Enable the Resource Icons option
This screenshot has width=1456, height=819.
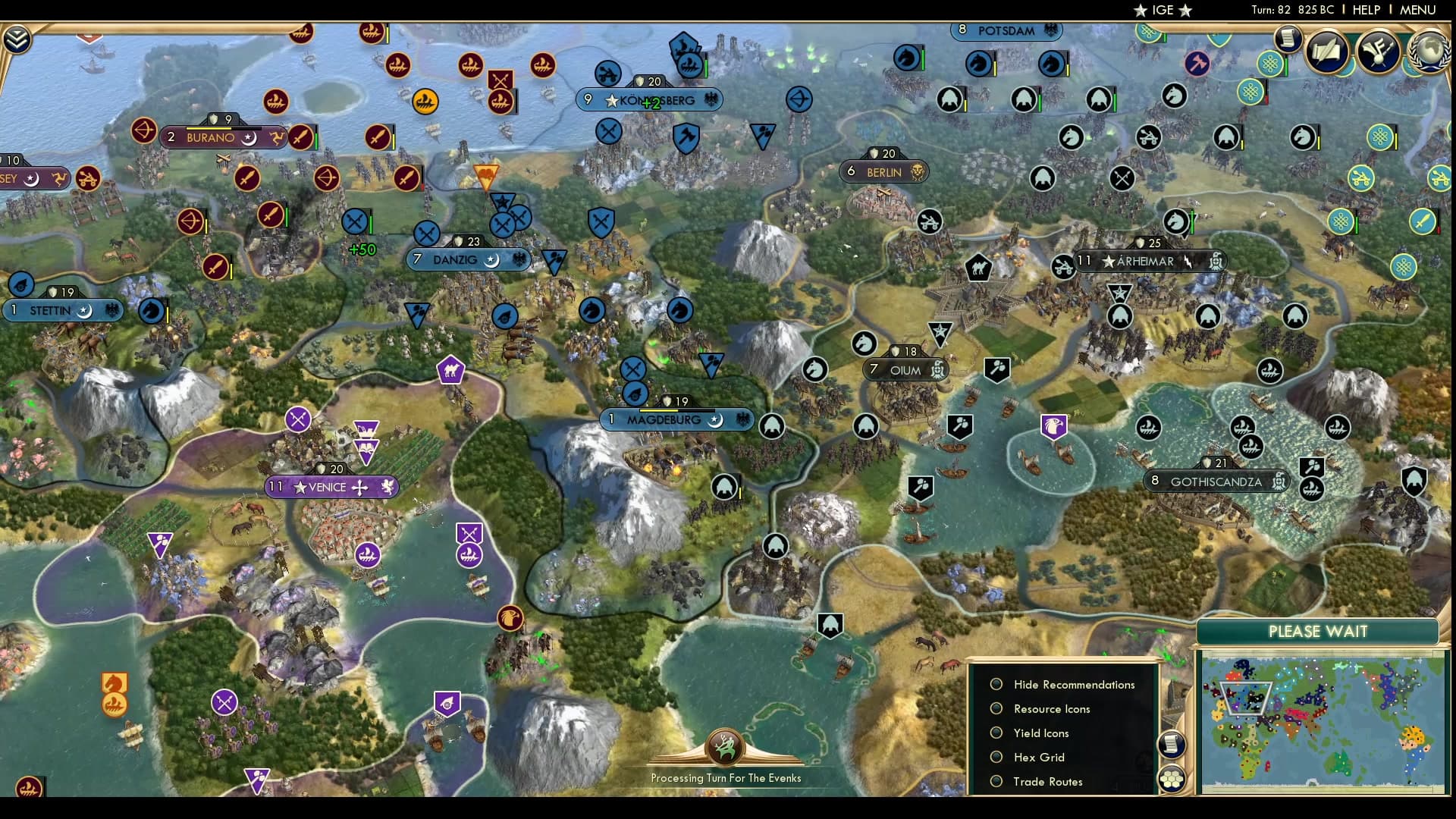1051,709
